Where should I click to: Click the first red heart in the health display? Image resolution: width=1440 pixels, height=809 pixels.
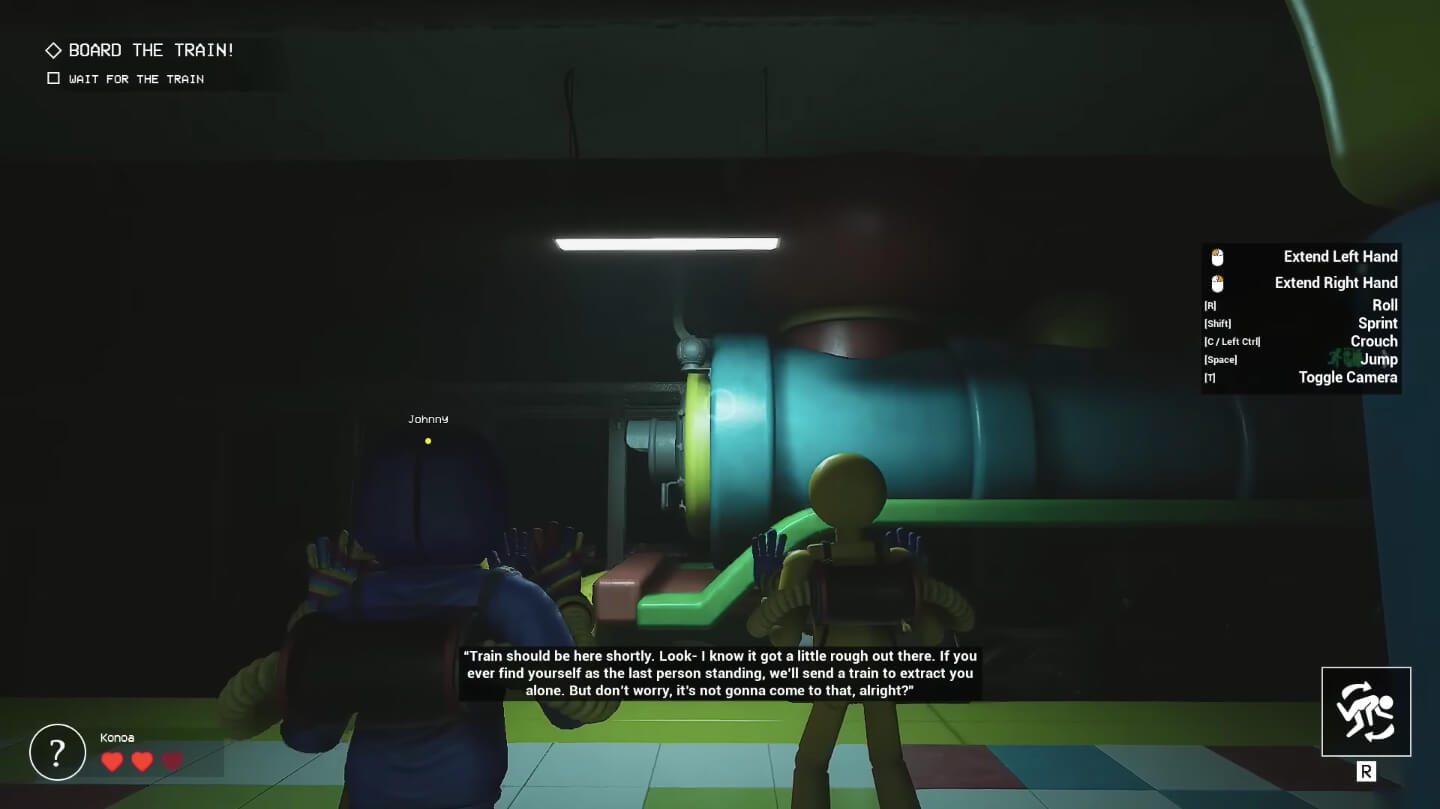pyautogui.click(x=112, y=761)
